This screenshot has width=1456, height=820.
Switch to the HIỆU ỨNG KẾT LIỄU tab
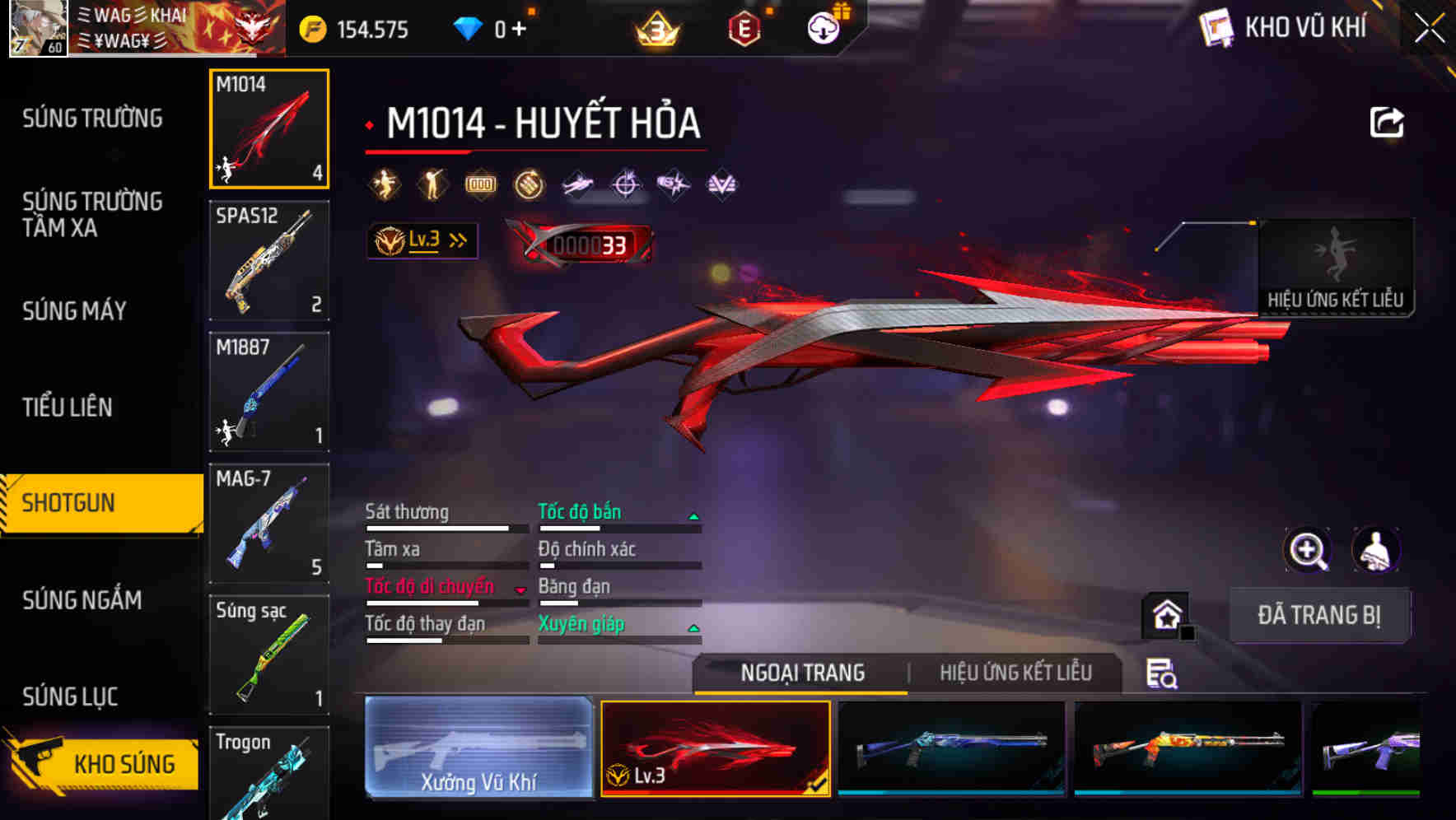pos(1017,673)
